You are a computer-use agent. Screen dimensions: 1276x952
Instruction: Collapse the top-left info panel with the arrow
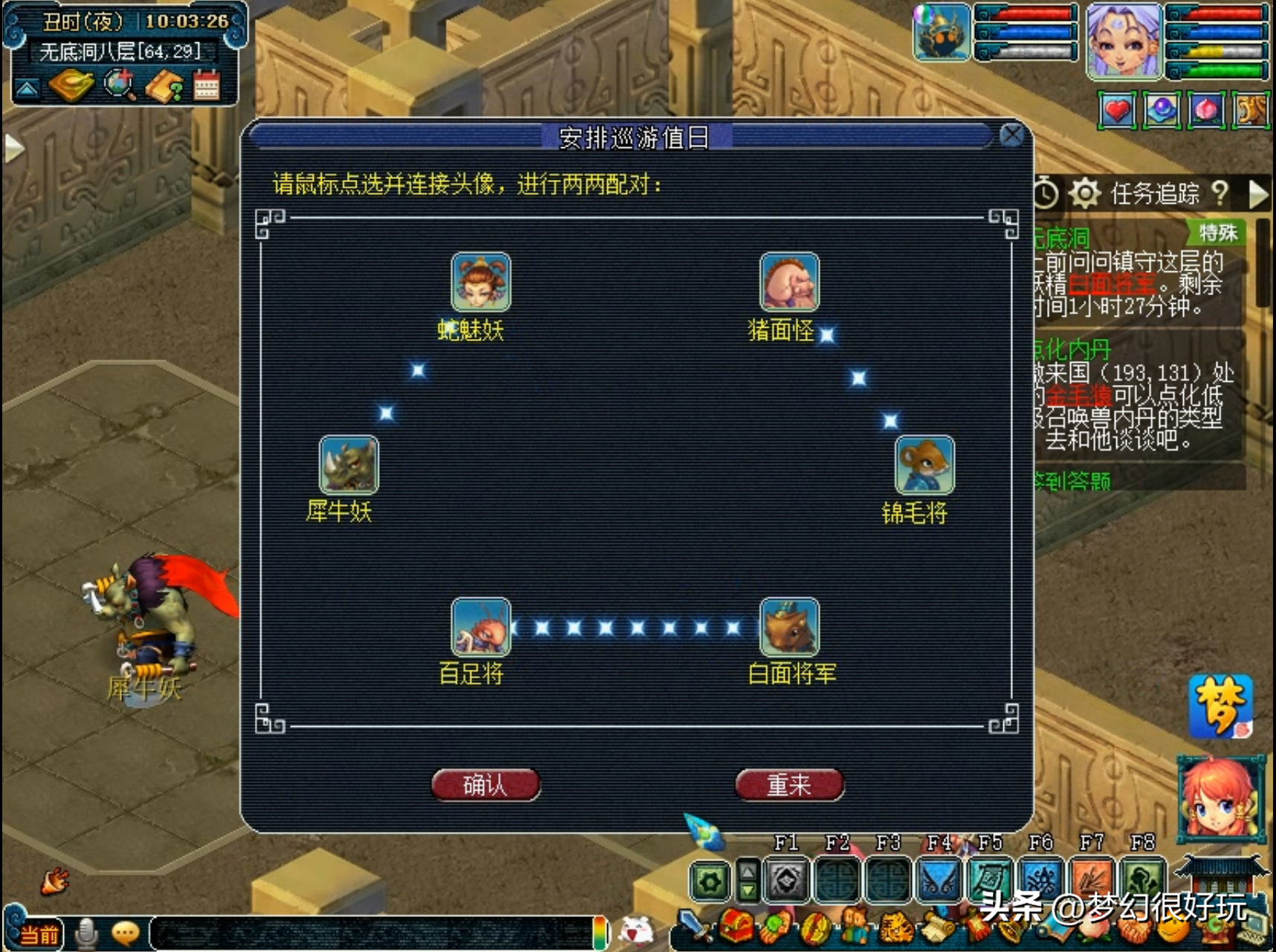[x=27, y=87]
